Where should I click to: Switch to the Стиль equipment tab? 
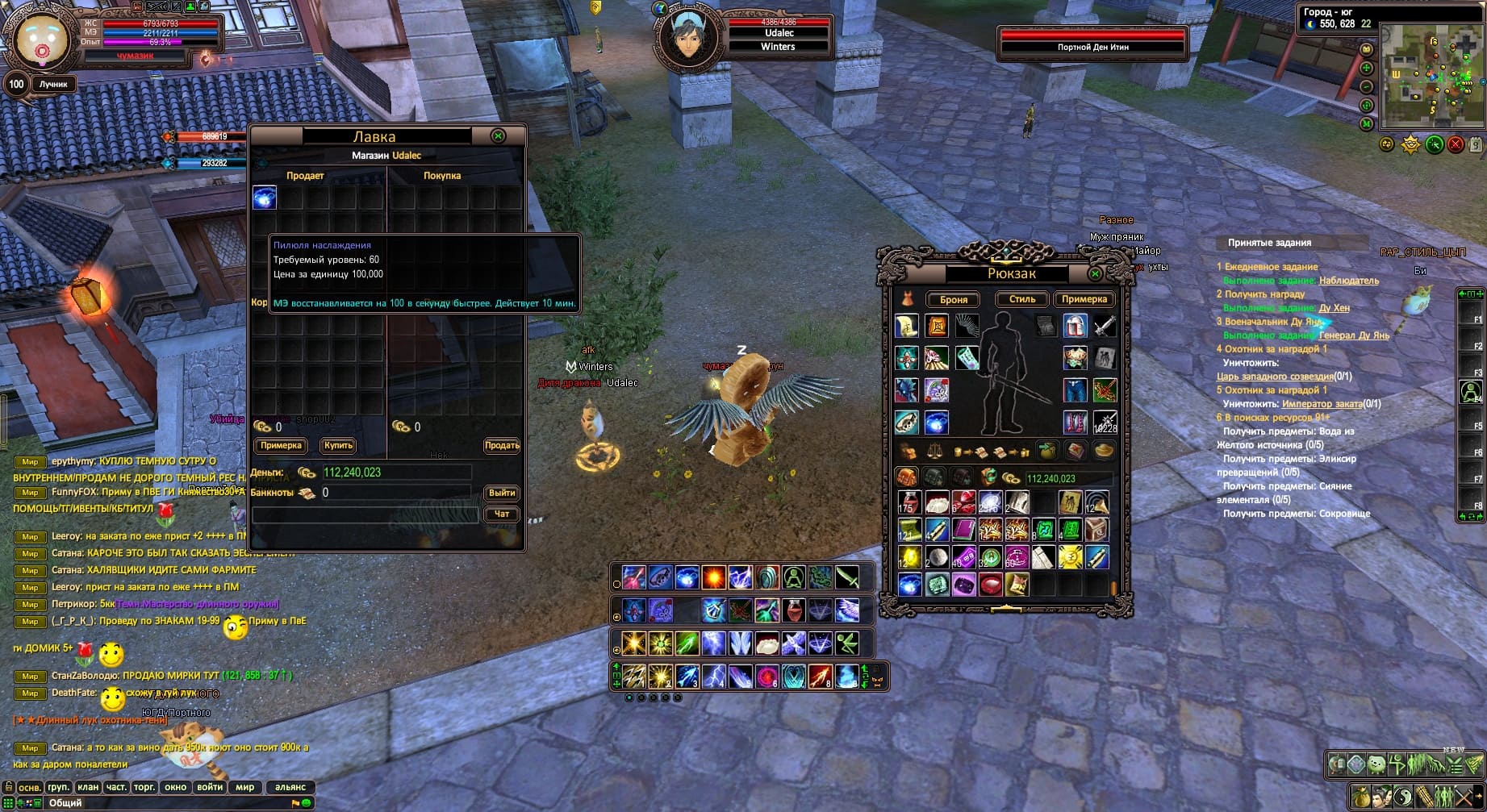1021,299
